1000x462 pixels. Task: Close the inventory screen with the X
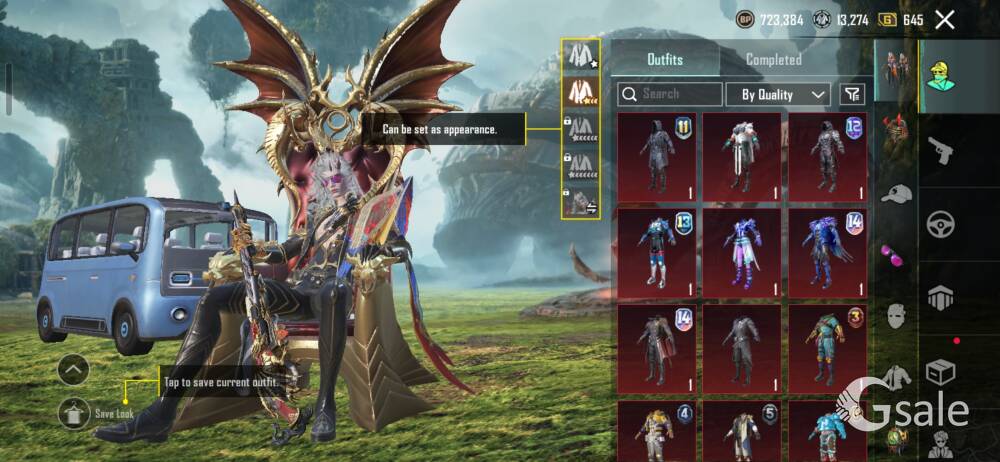pos(945,19)
